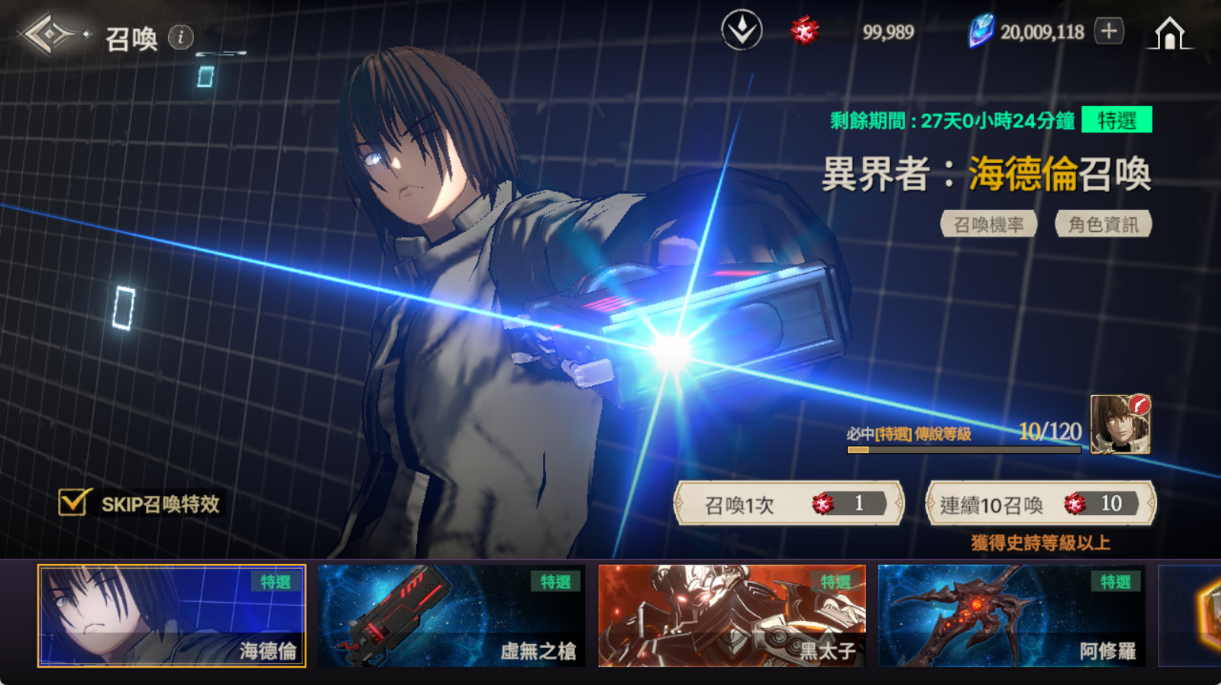Image resolution: width=1221 pixels, height=685 pixels.
Task: Choose the 黑太子 banner
Action: pos(731,616)
